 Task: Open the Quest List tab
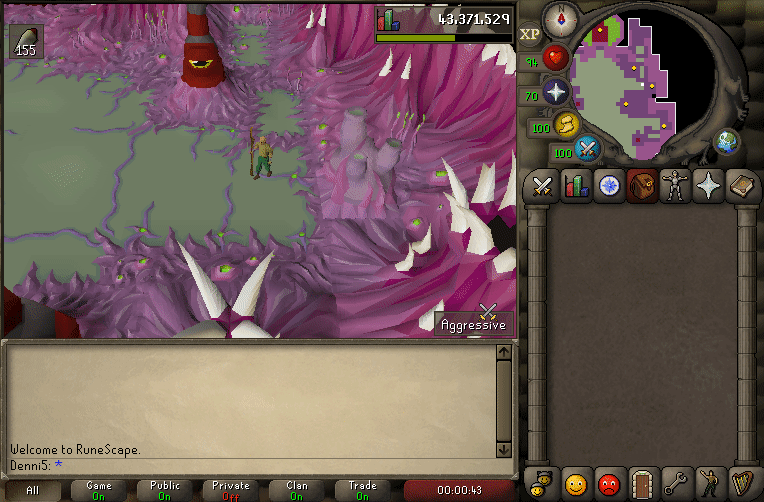[x=609, y=186]
